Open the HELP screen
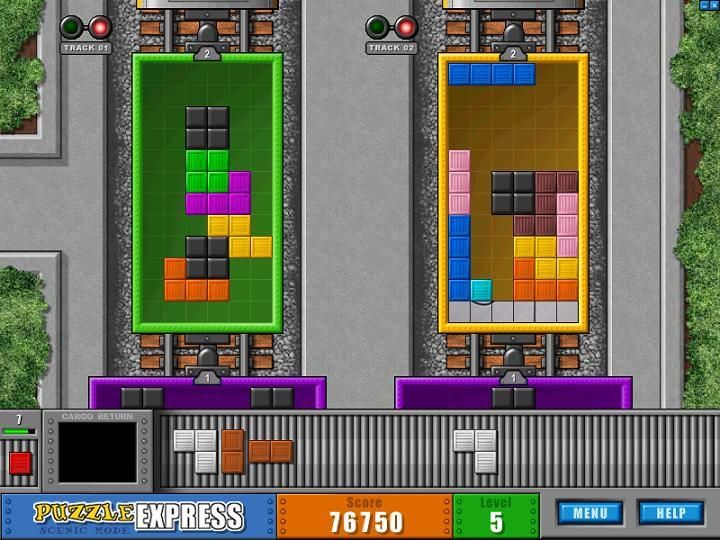The height and width of the screenshot is (540, 720). click(x=670, y=513)
